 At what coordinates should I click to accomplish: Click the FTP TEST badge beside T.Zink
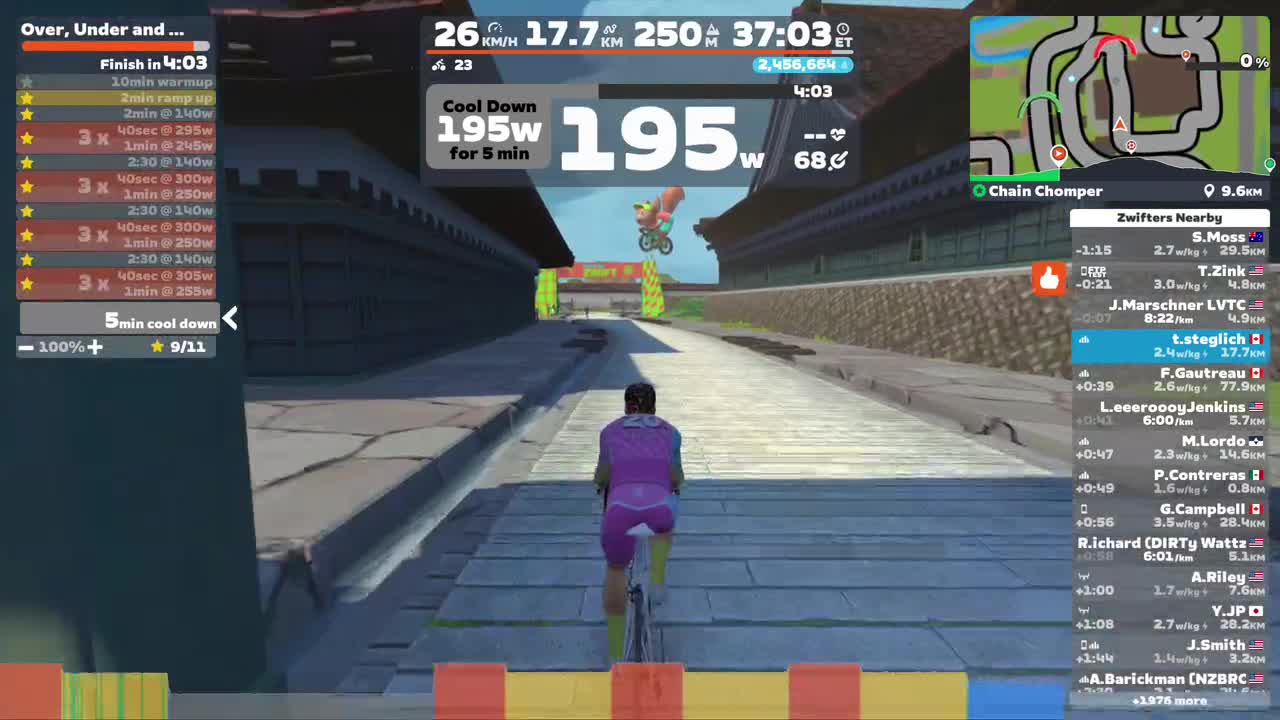click(1096, 271)
